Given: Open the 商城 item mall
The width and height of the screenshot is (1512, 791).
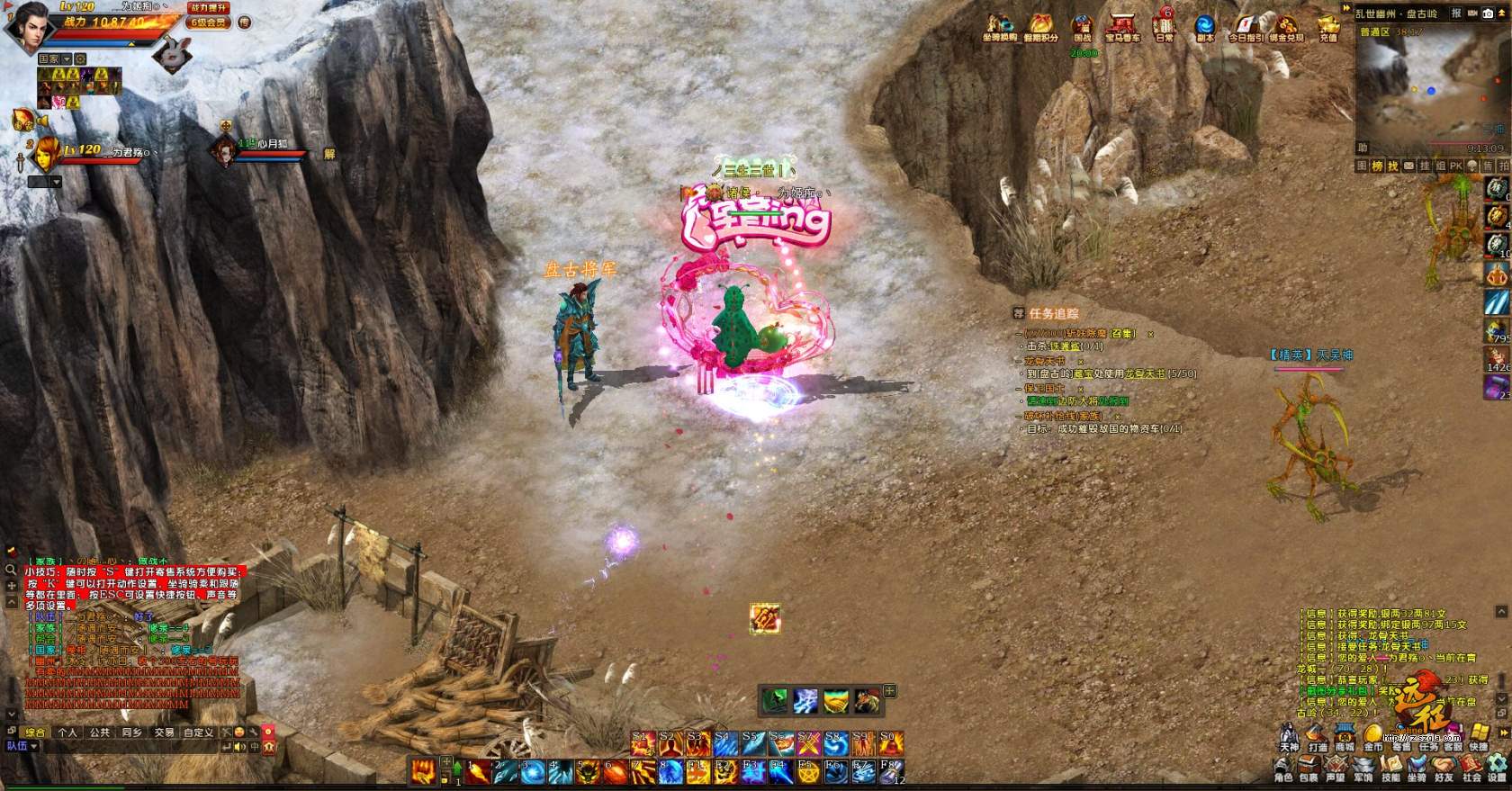Looking at the screenshot, I should point(1345,739).
